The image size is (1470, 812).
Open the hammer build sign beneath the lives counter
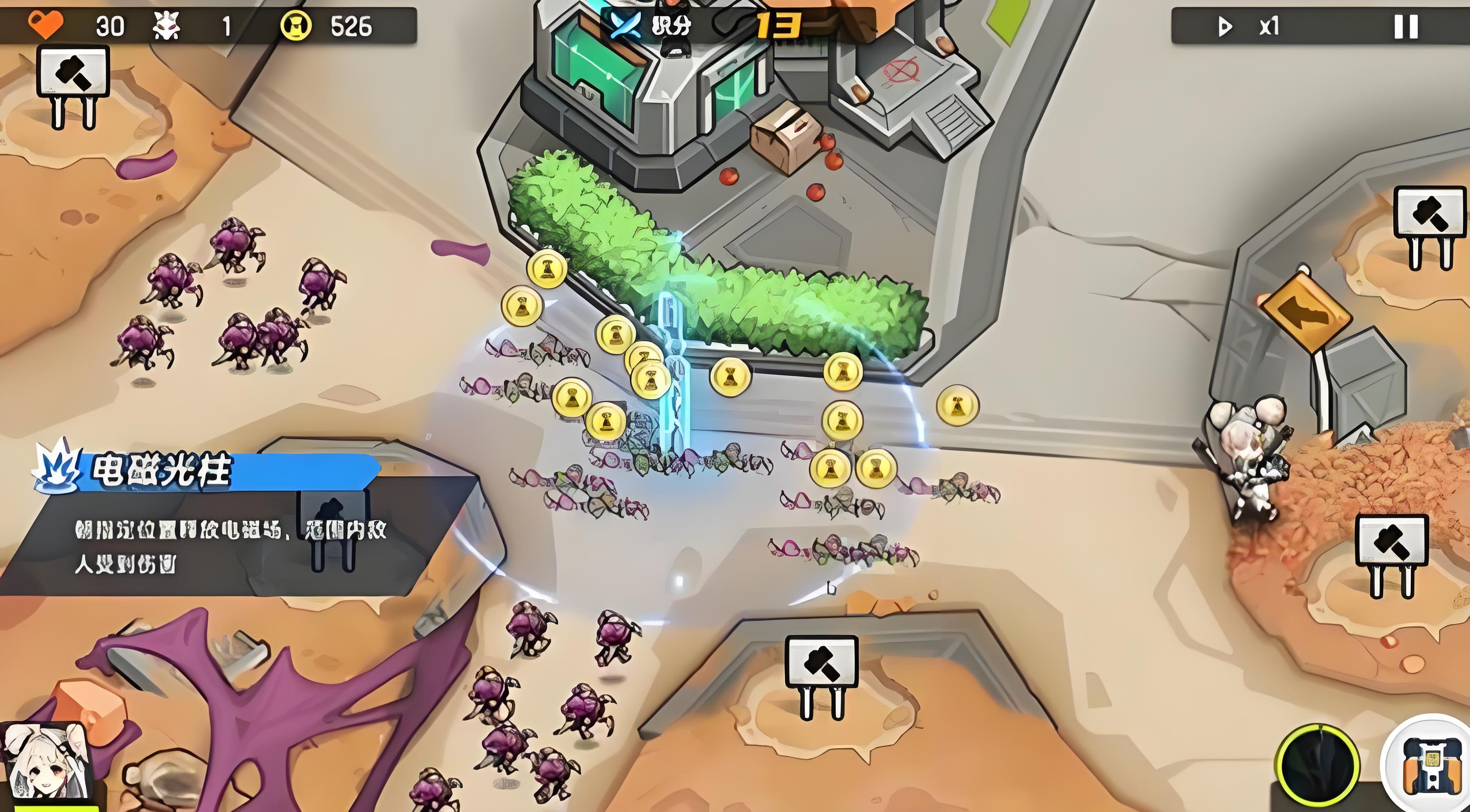pos(73,73)
